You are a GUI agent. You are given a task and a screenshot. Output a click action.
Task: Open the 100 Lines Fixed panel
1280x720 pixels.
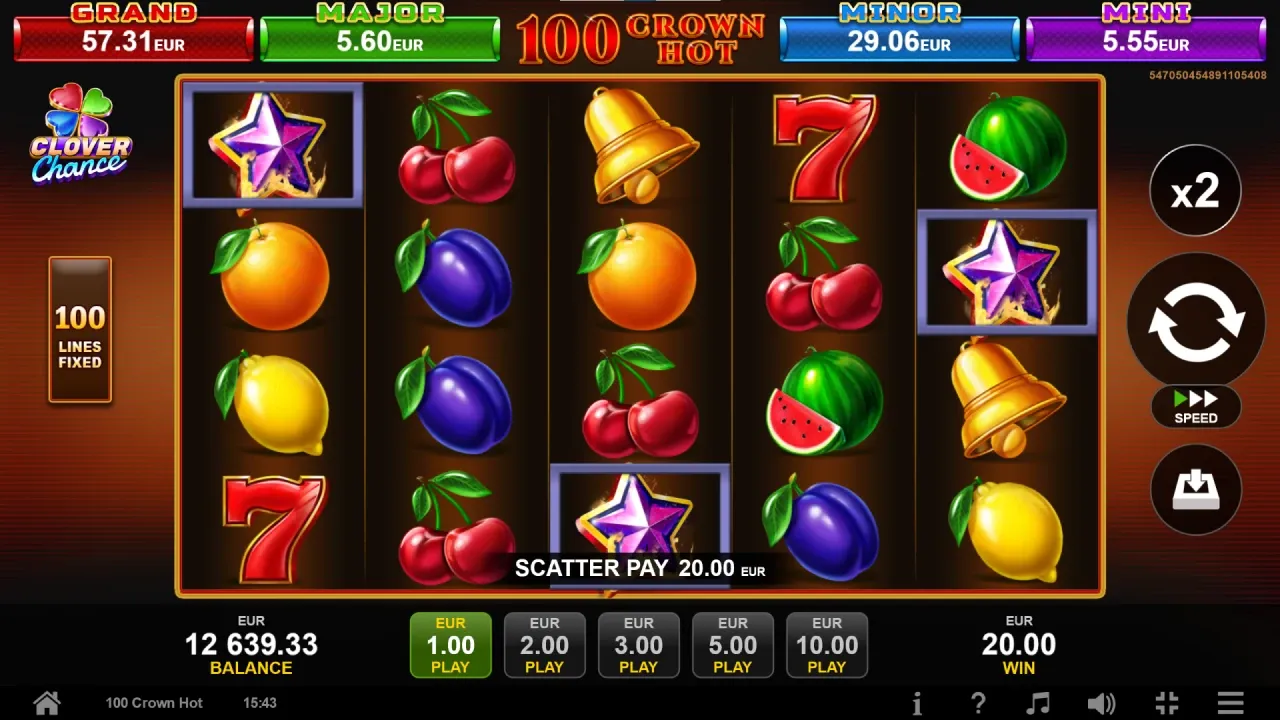pyautogui.click(x=79, y=330)
